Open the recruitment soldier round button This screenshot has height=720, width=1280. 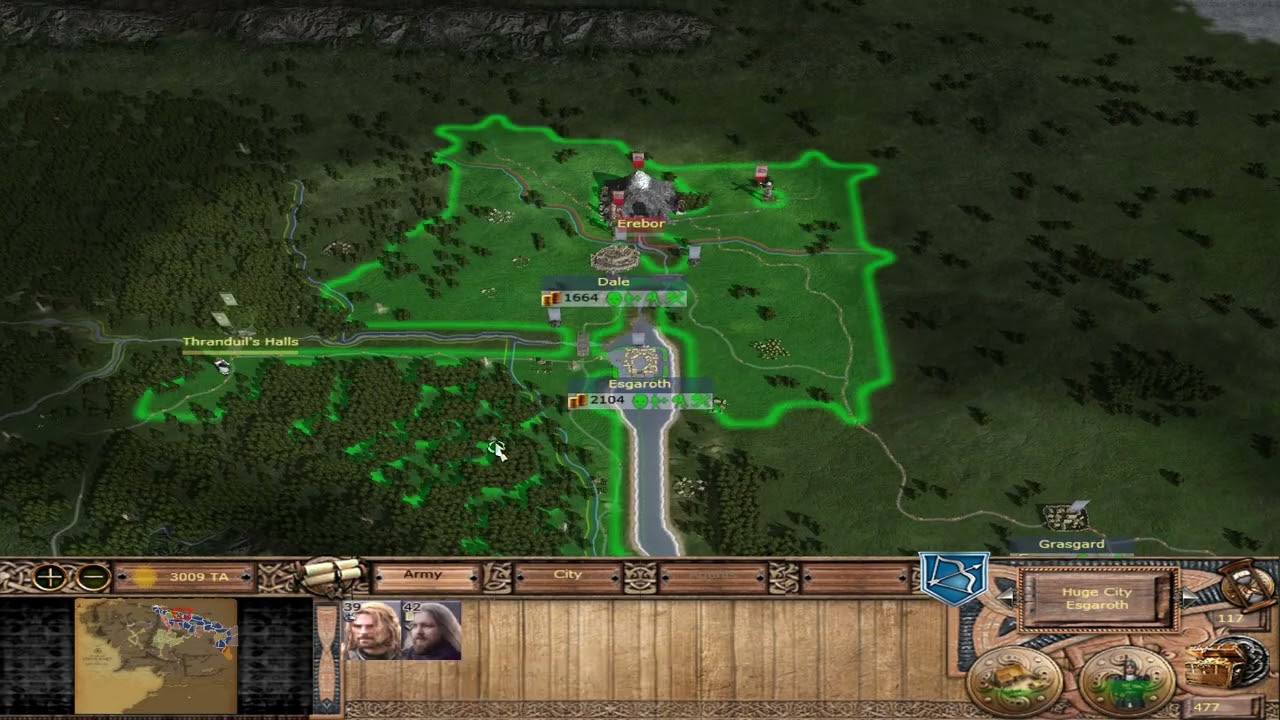(x=1128, y=680)
